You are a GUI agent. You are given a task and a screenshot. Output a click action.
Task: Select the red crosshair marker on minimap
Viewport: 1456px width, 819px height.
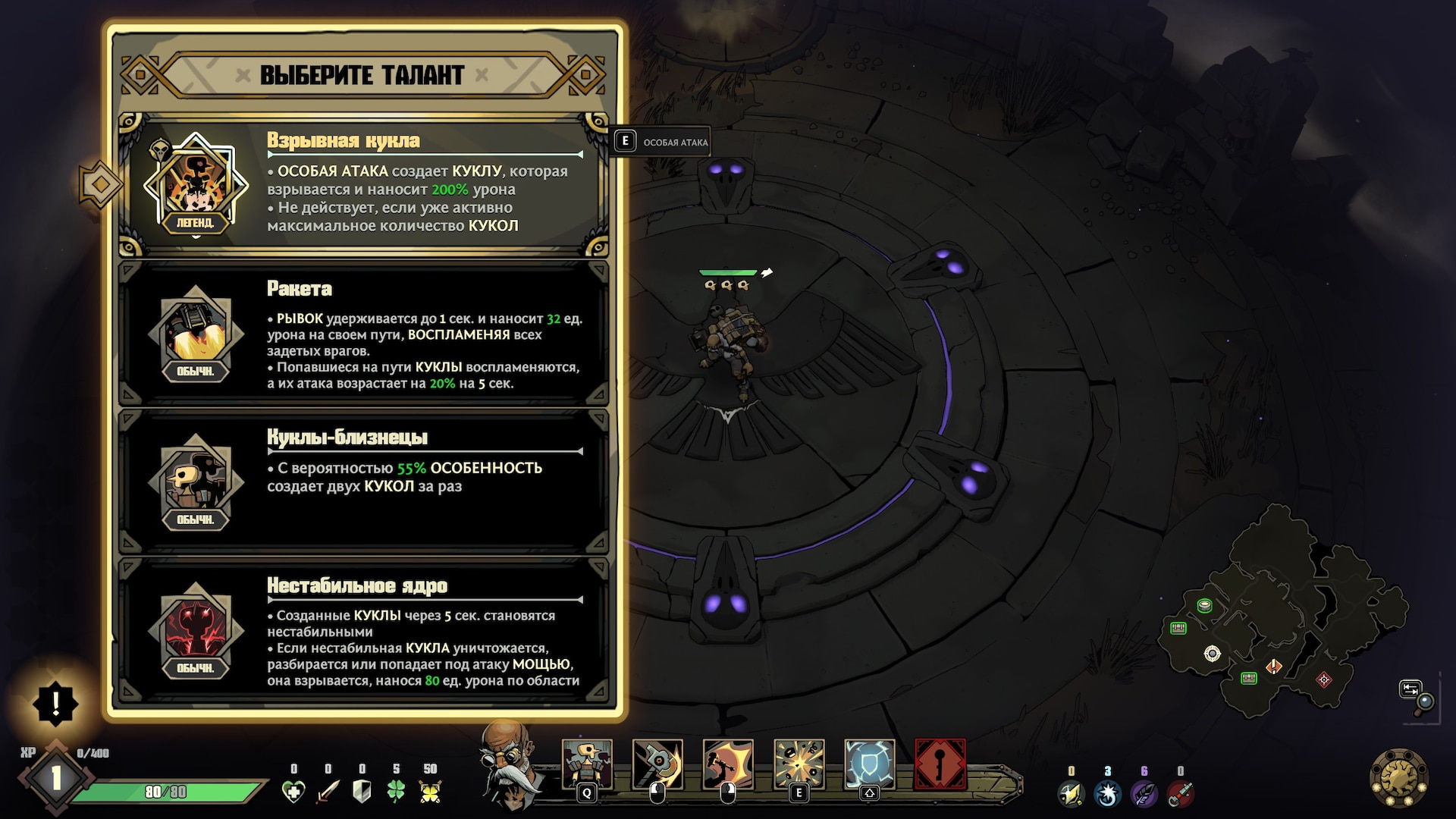[1324, 679]
